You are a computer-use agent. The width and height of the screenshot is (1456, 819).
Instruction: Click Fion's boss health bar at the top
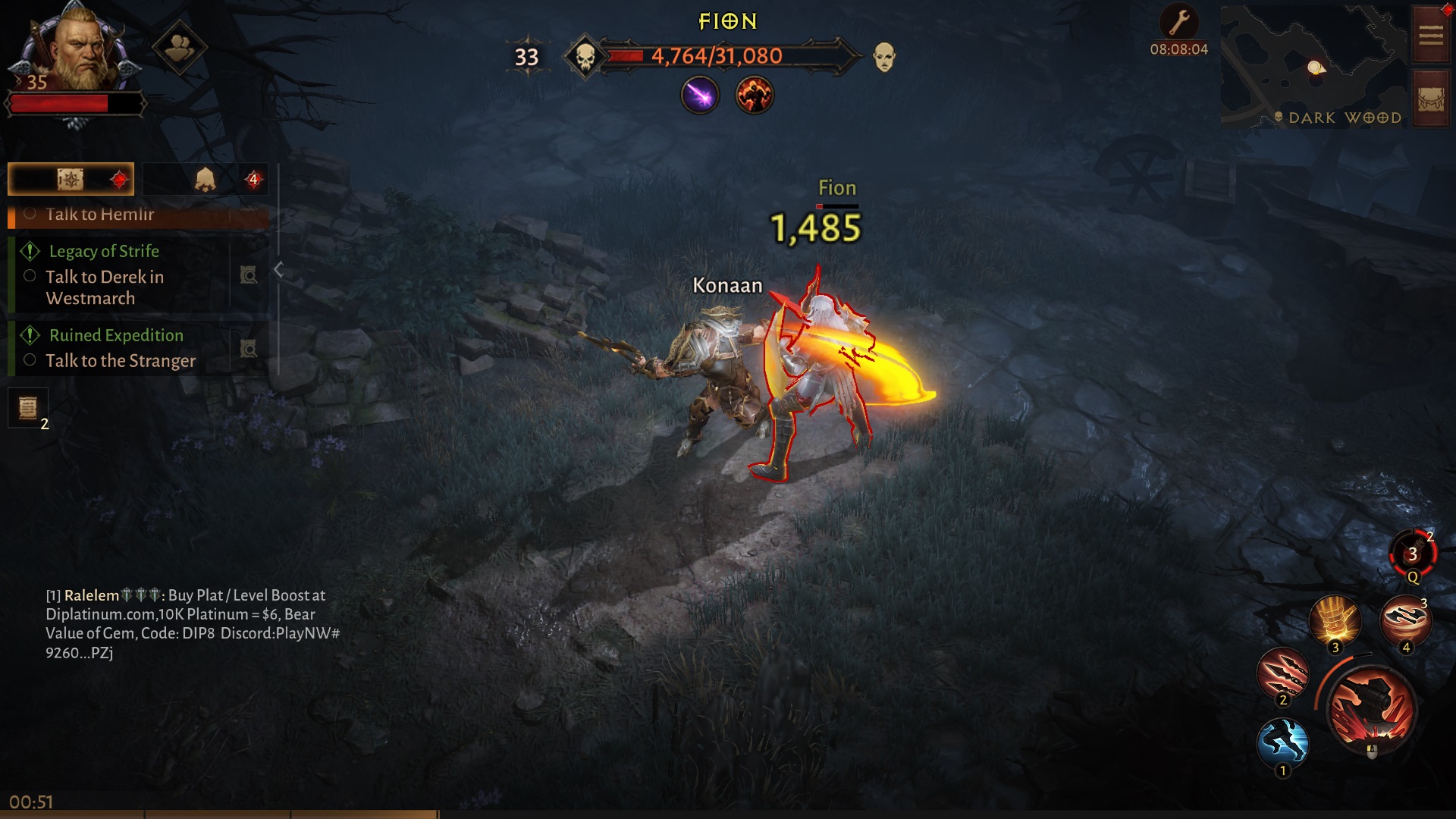[x=717, y=55]
